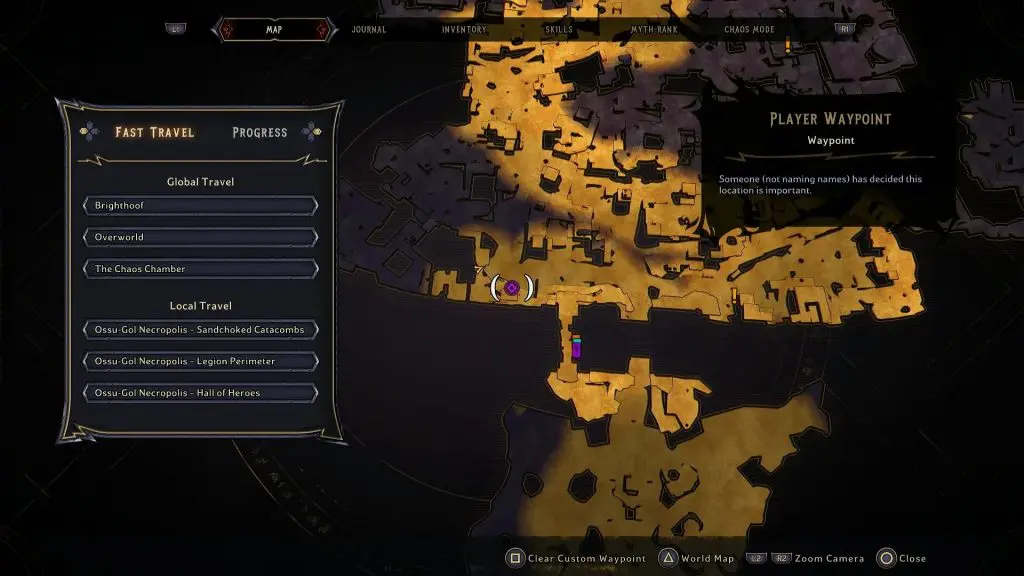
Task: Choose Ossu-Gol Necropolis Legion Perimeter
Action: click(x=201, y=361)
